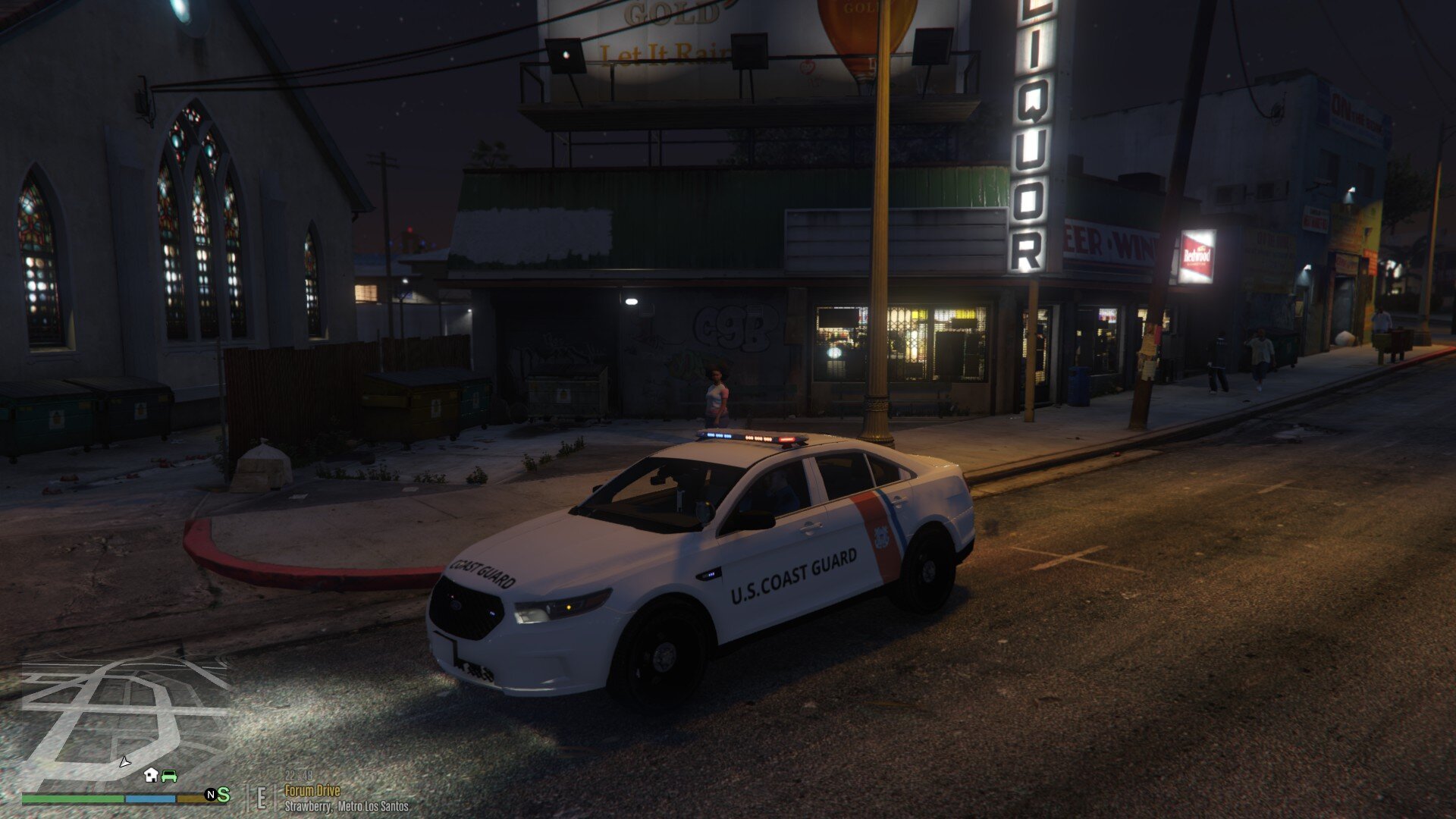Select the house icon above the minimap

(150, 775)
